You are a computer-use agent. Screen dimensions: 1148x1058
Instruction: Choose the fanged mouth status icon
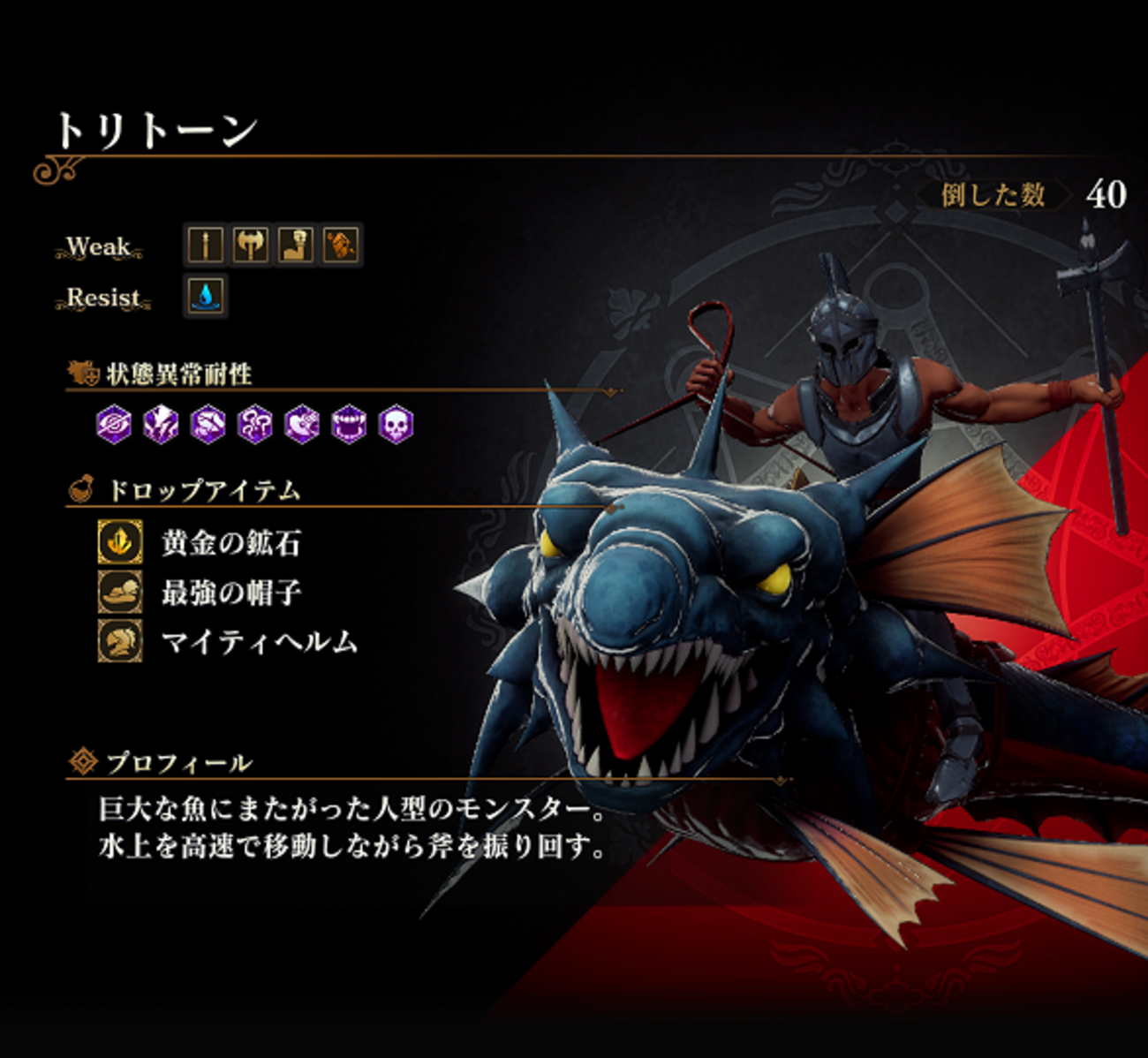(x=348, y=425)
